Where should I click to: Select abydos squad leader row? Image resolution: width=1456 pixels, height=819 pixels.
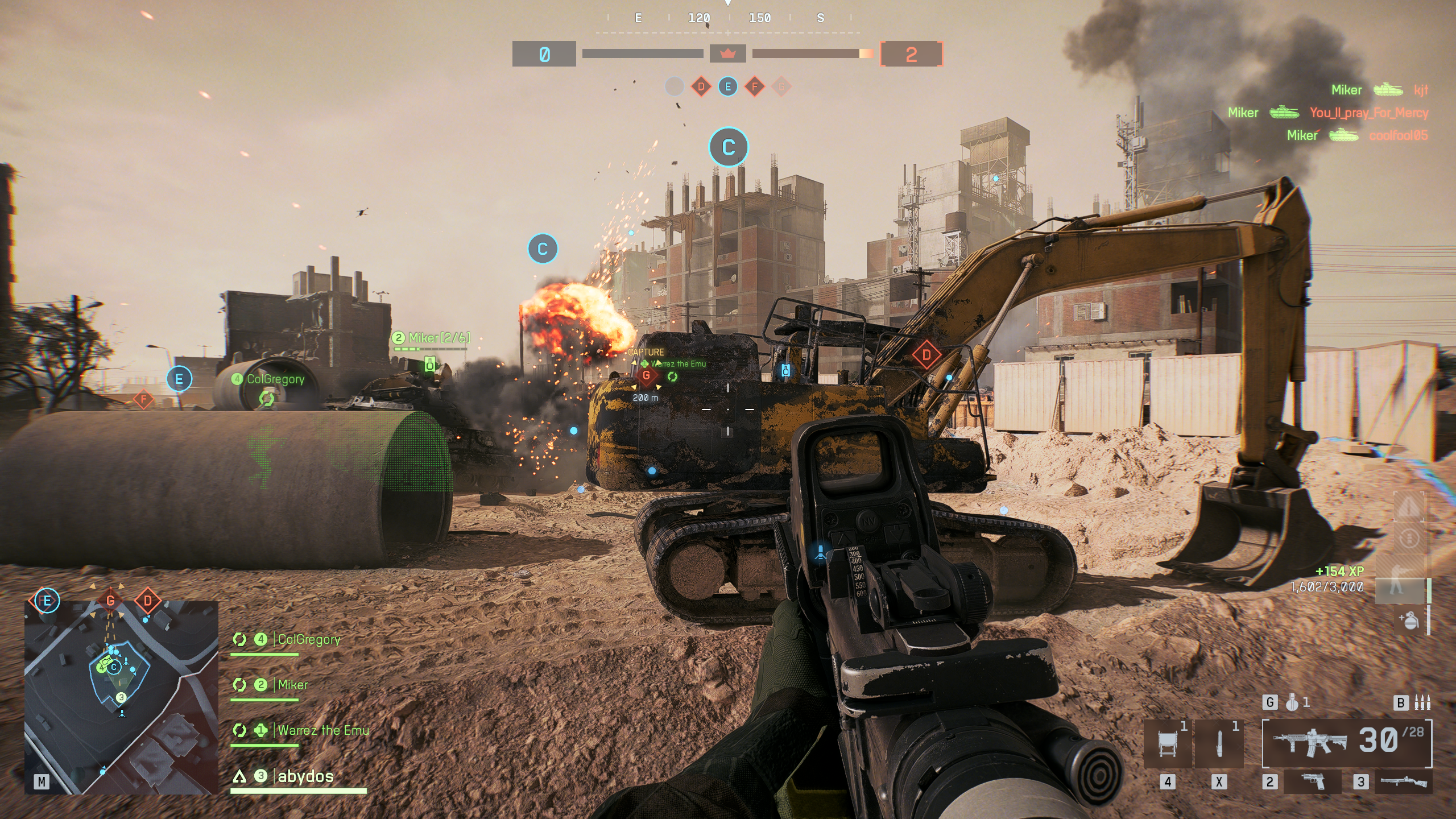pos(305,776)
